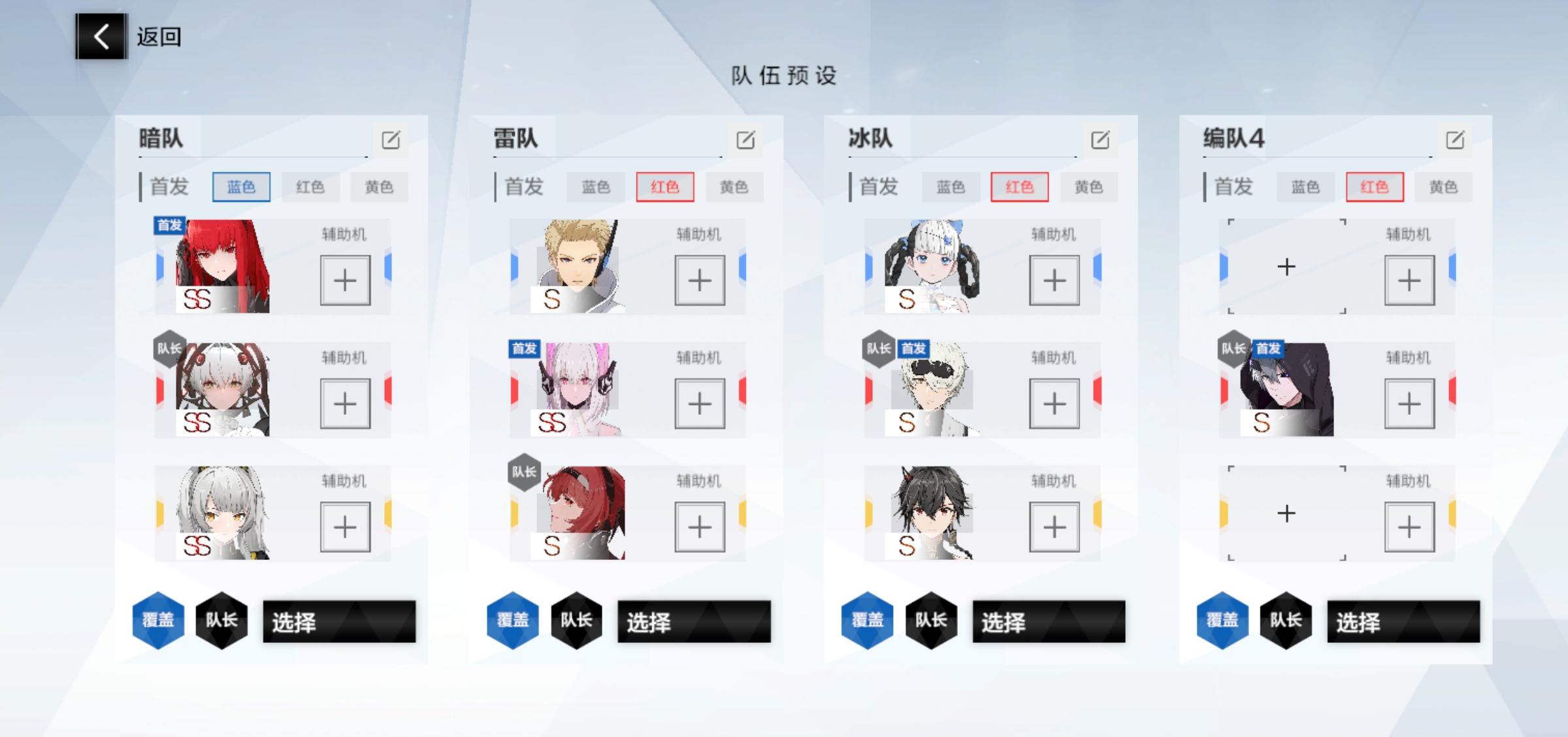This screenshot has height=737, width=1568.
Task: Select 黄色 as starter color for 雷队
Action: pyautogui.click(x=734, y=187)
